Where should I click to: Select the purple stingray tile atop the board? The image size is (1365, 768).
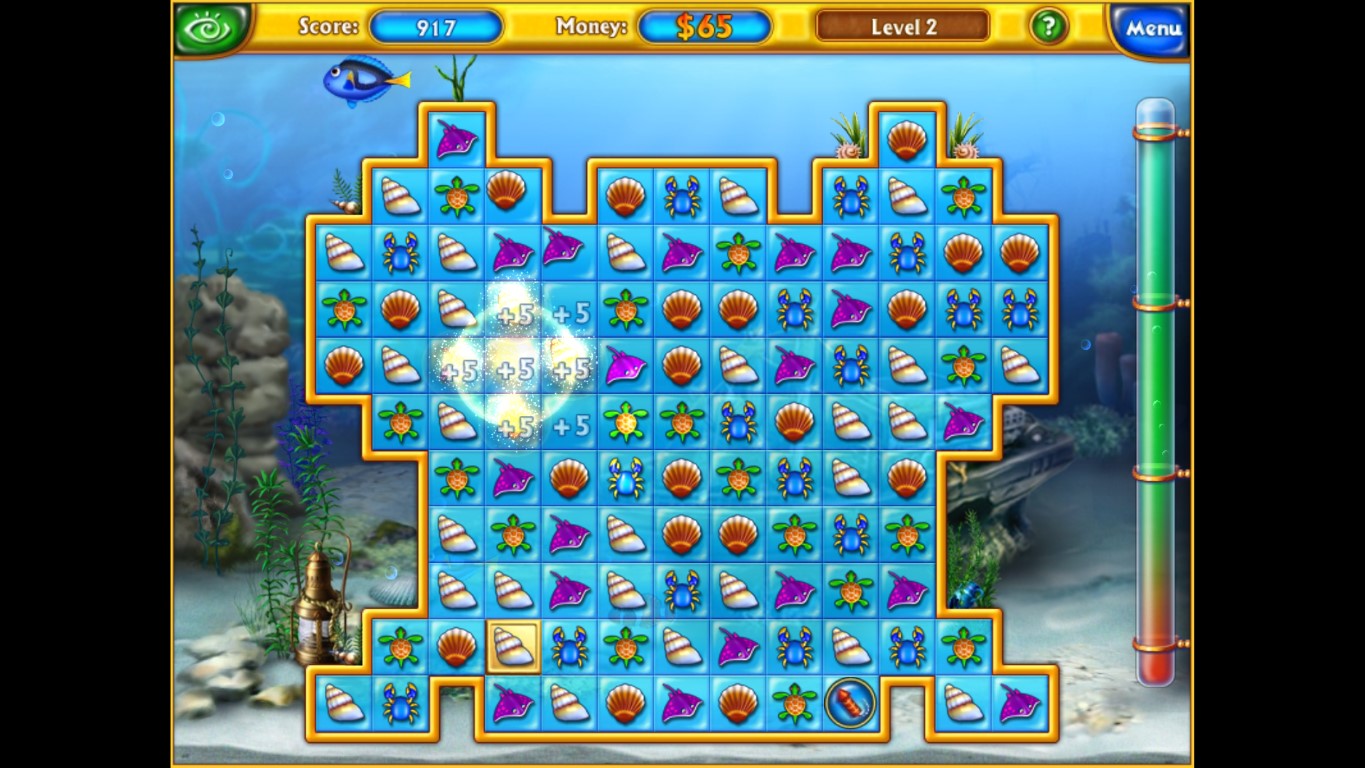(458, 138)
